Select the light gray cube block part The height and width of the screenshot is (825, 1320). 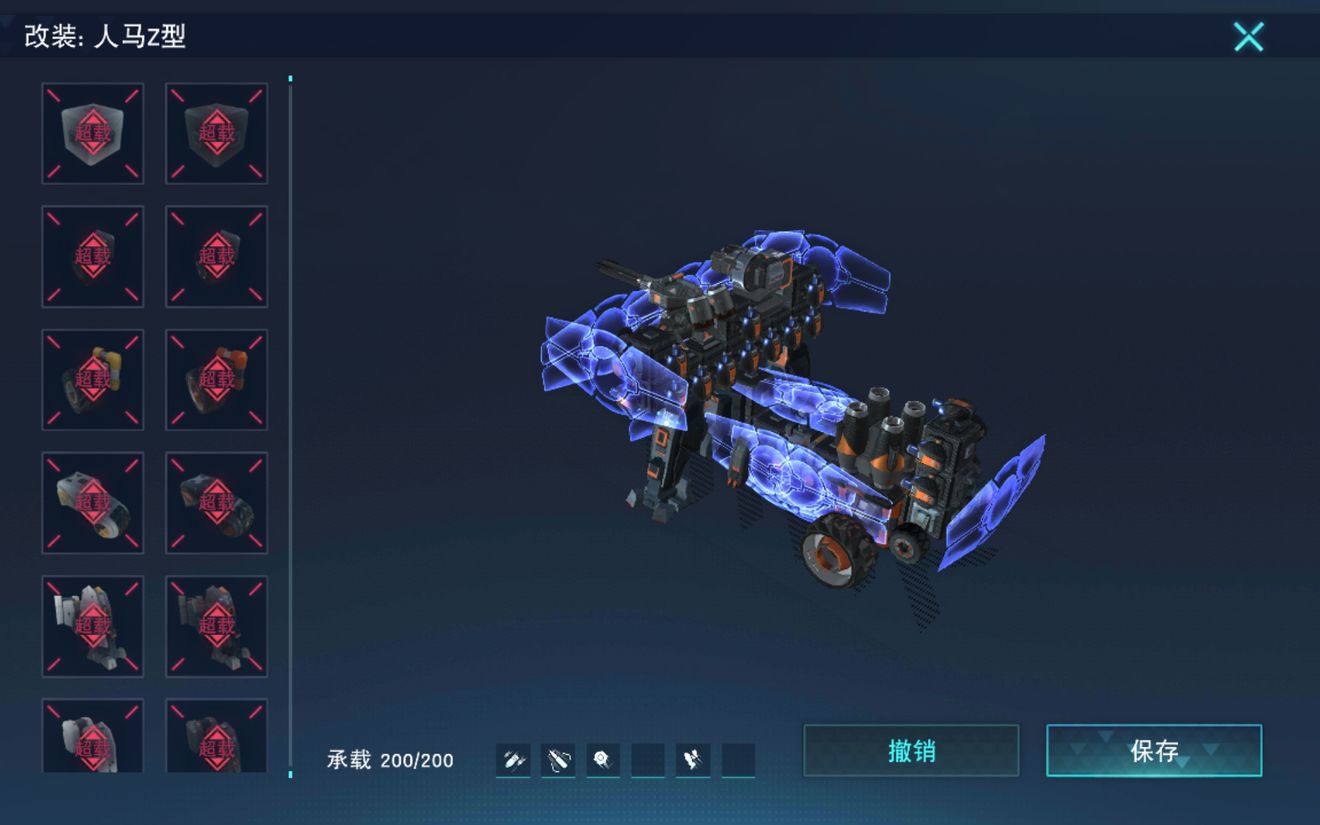(x=93, y=133)
